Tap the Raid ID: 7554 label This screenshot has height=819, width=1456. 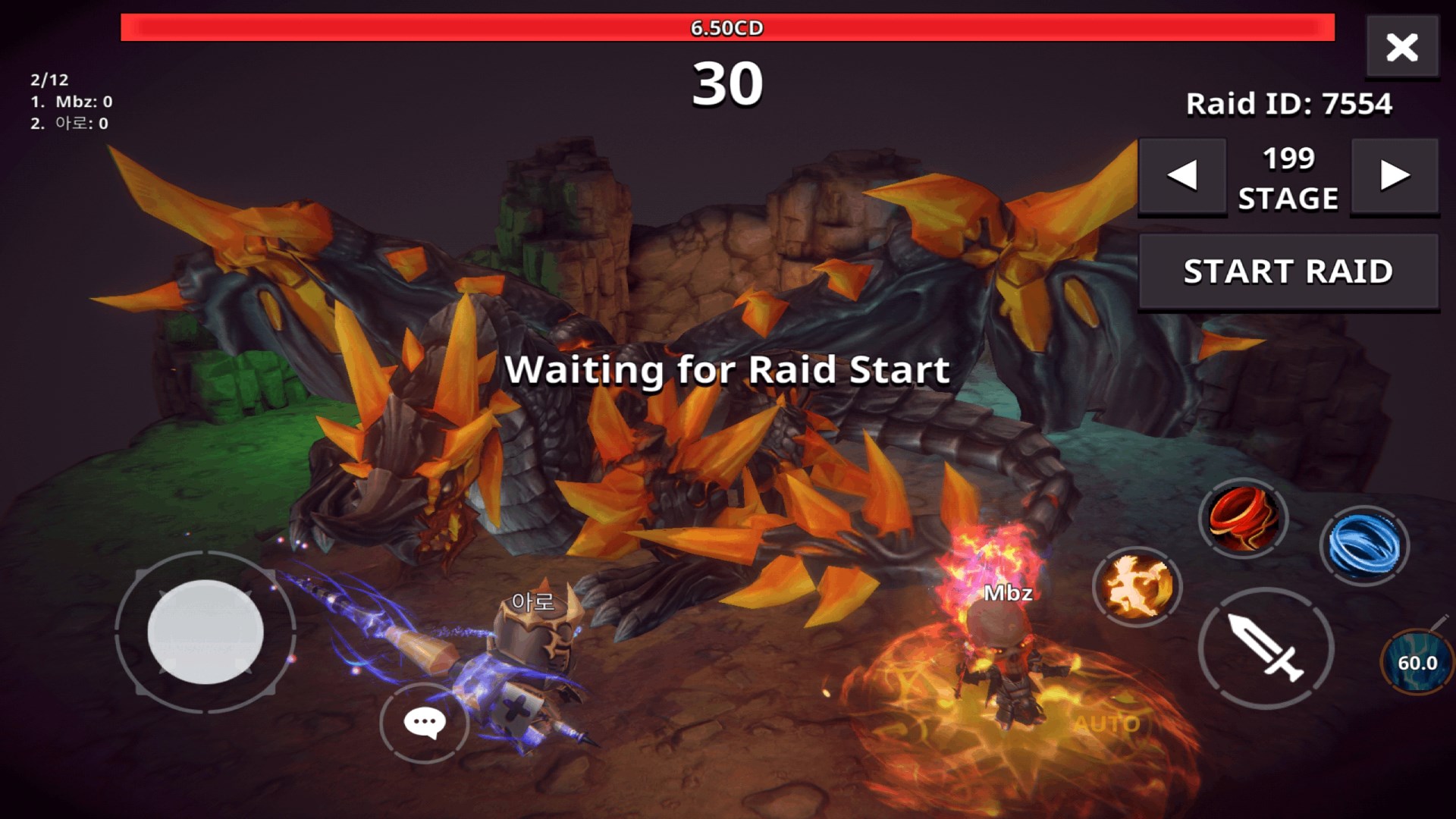pyautogui.click(x=1288, y=103)
